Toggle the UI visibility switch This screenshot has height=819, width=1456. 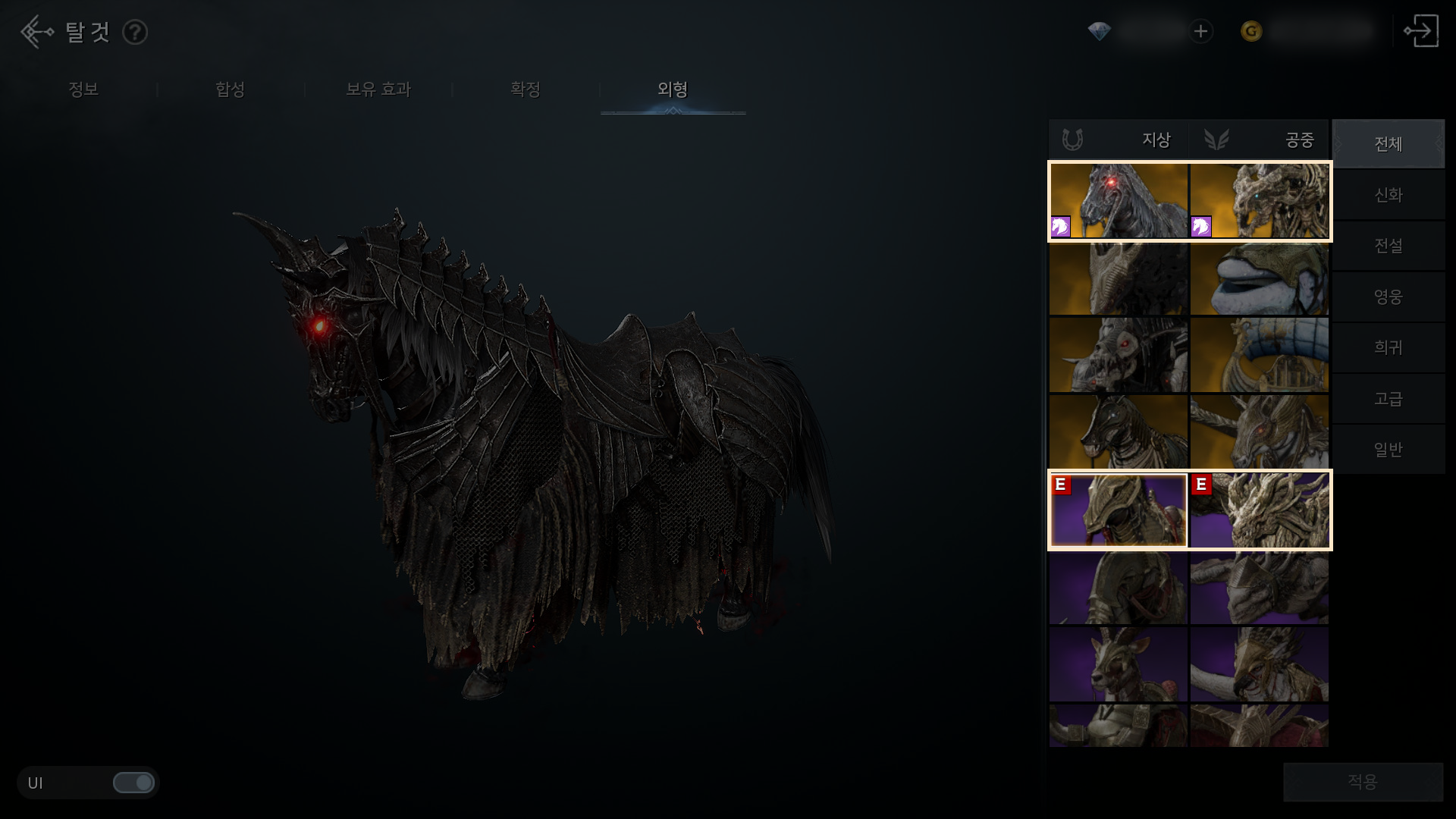coord(133,783)
